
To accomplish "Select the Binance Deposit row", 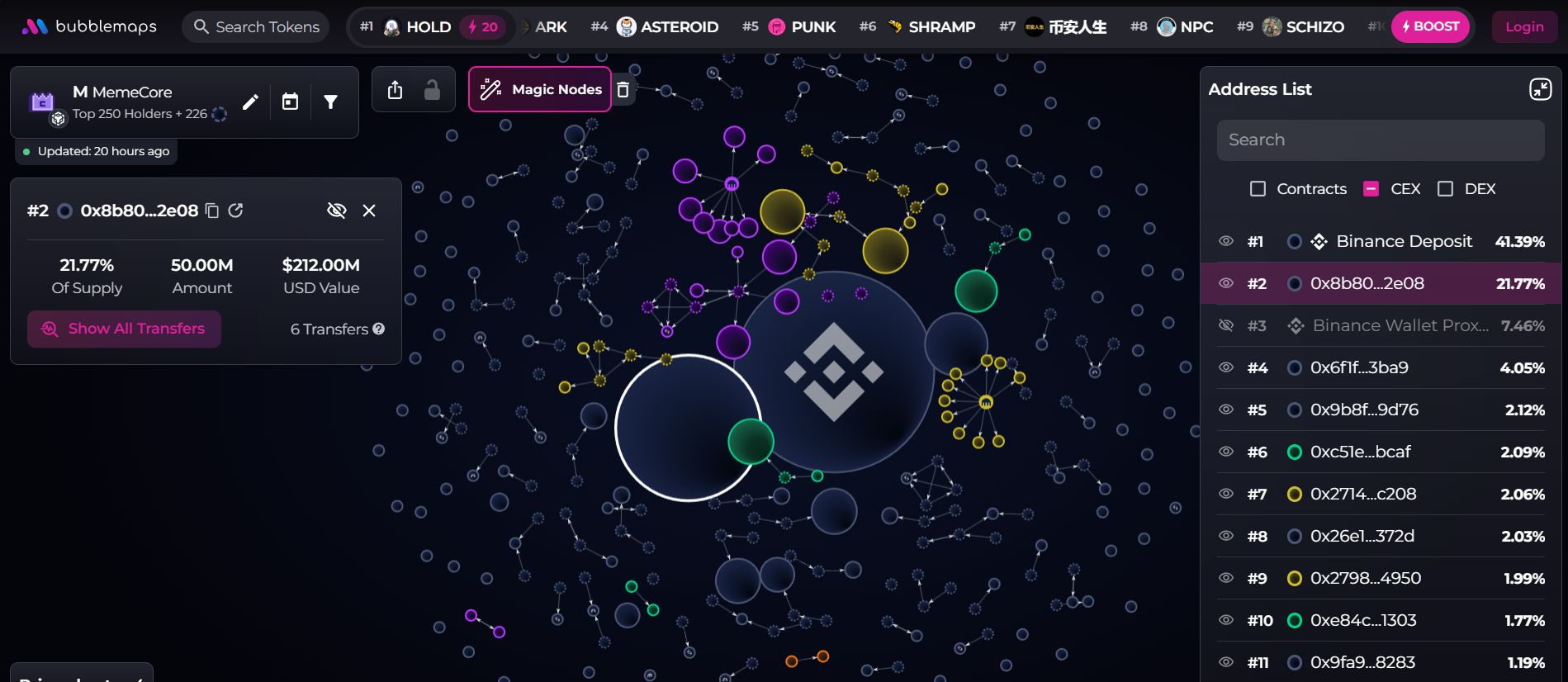I will pyautogui.click(x=1404, y=241).
